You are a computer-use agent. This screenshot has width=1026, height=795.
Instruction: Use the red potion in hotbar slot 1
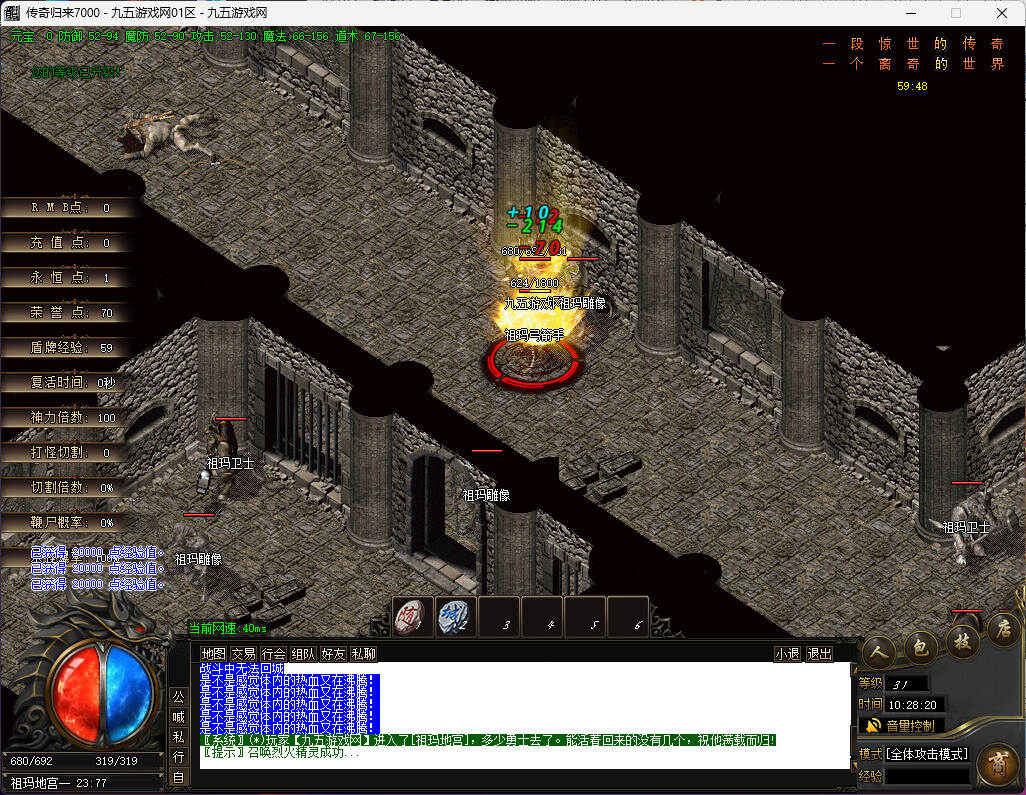pyautogui.click(x=412, y=616)
